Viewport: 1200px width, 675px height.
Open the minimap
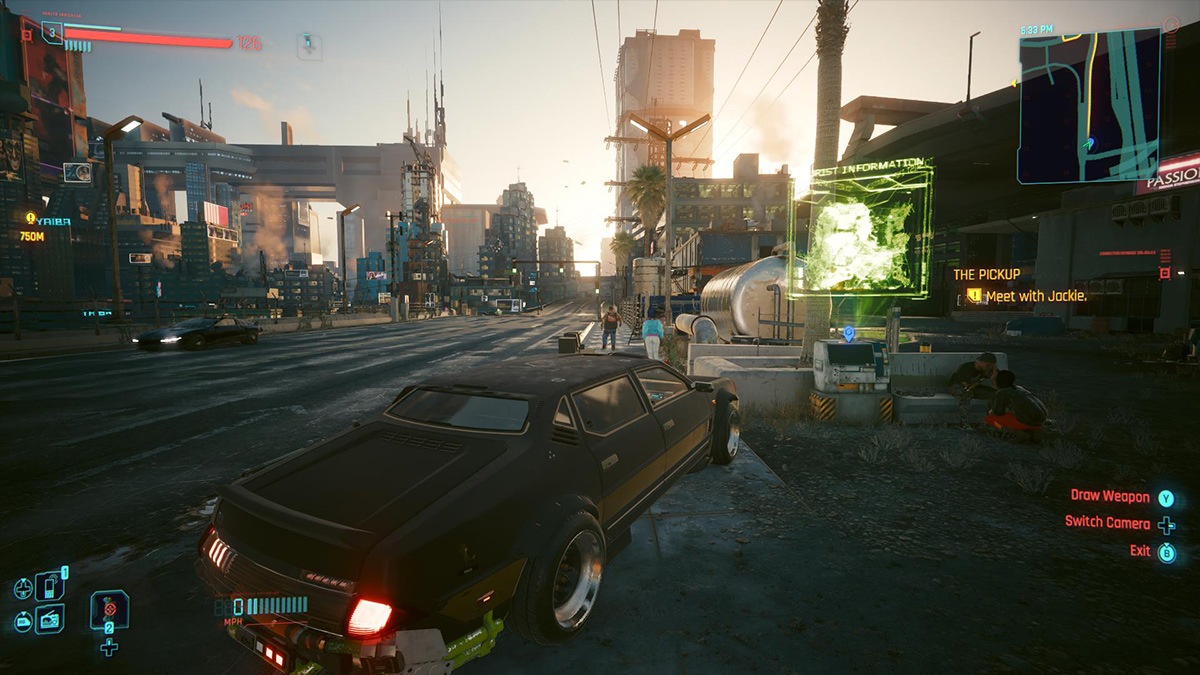coord(1089,105)
